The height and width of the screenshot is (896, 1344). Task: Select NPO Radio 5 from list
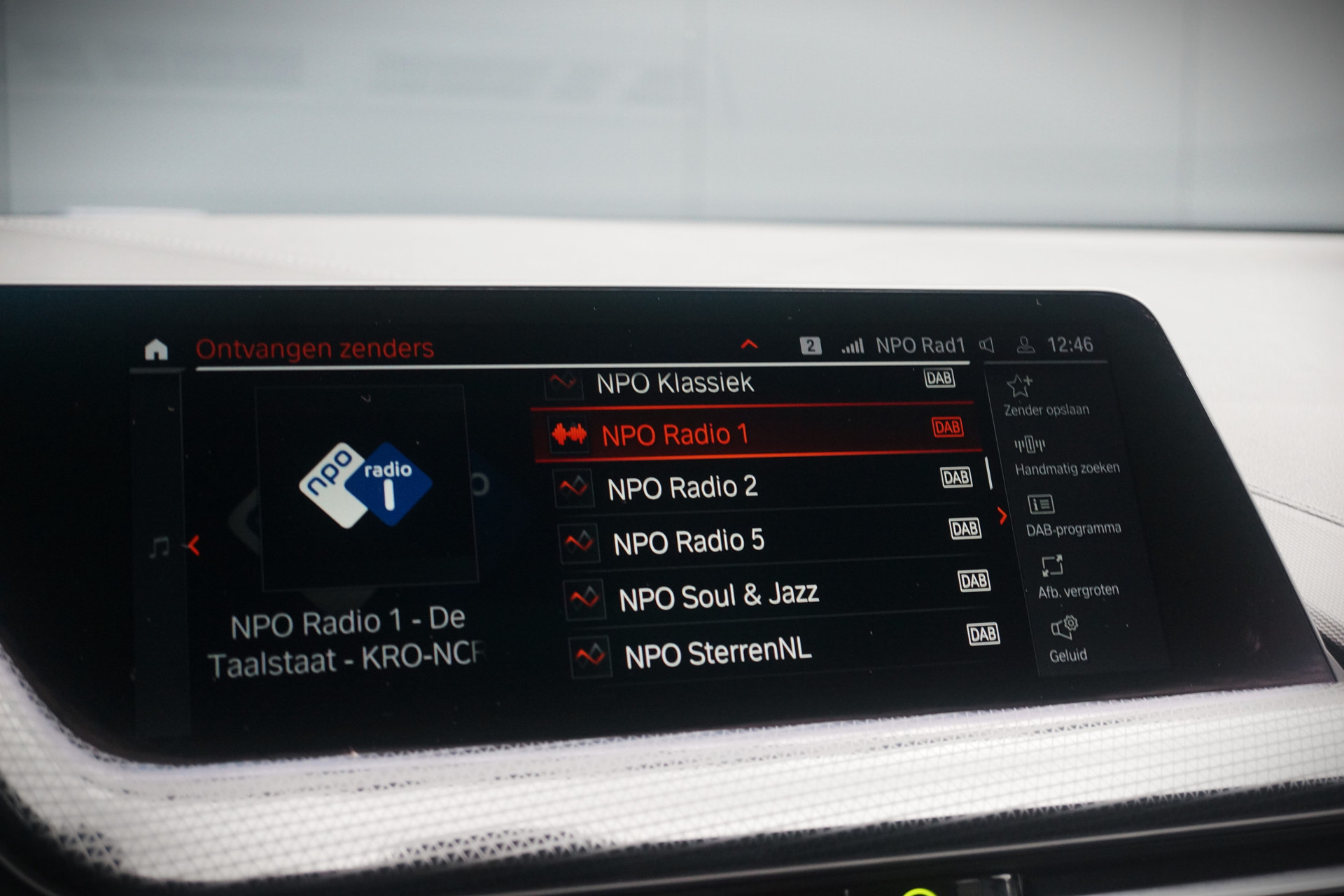tap(688, 542)
